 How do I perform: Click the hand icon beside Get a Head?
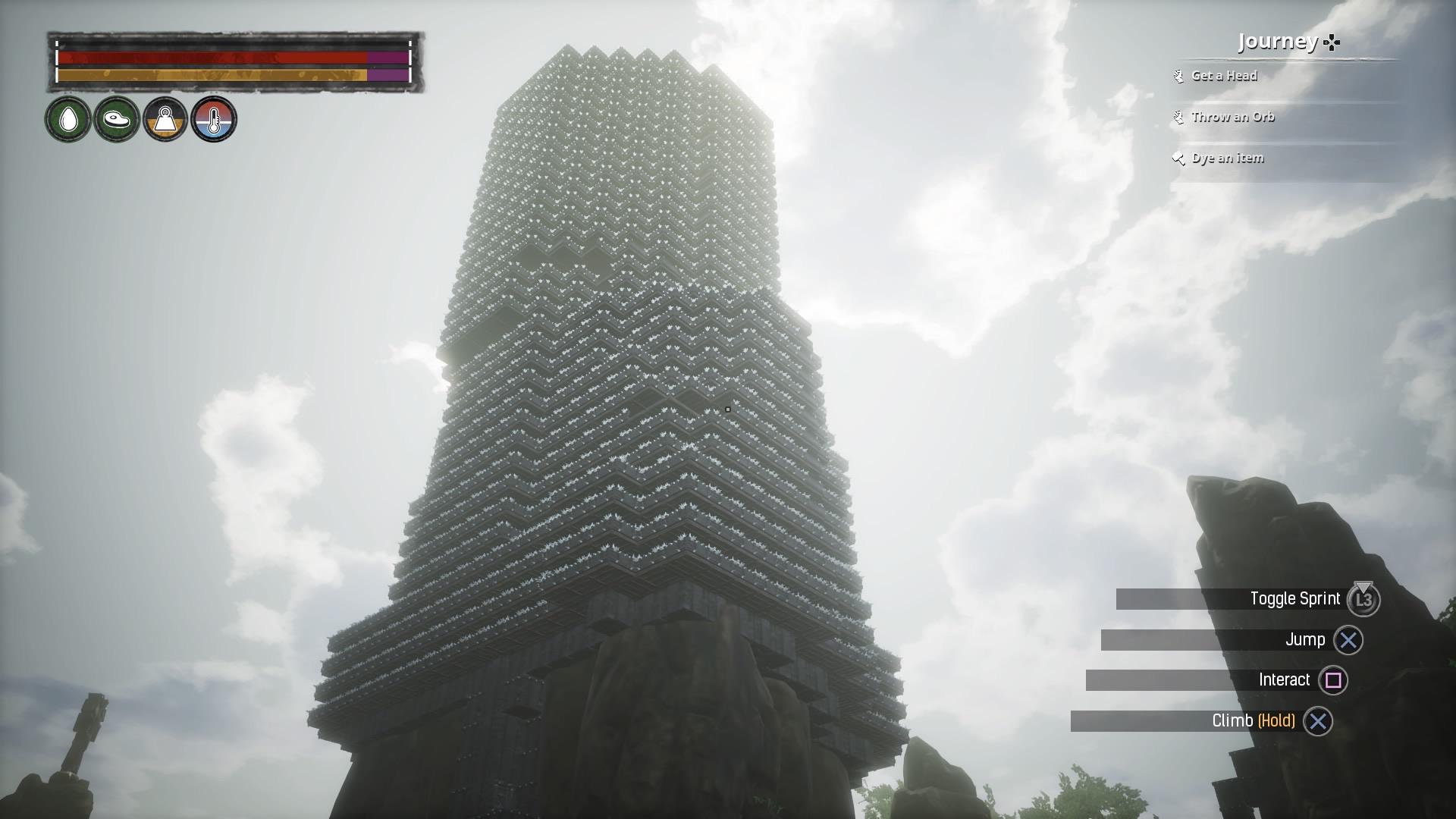[x=1178, y=76]
